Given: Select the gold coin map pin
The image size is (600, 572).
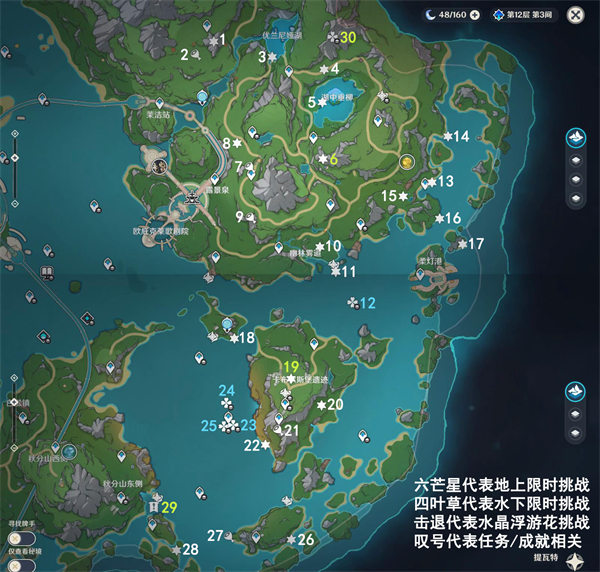Looking at the screenshot, I should point(406,161).
